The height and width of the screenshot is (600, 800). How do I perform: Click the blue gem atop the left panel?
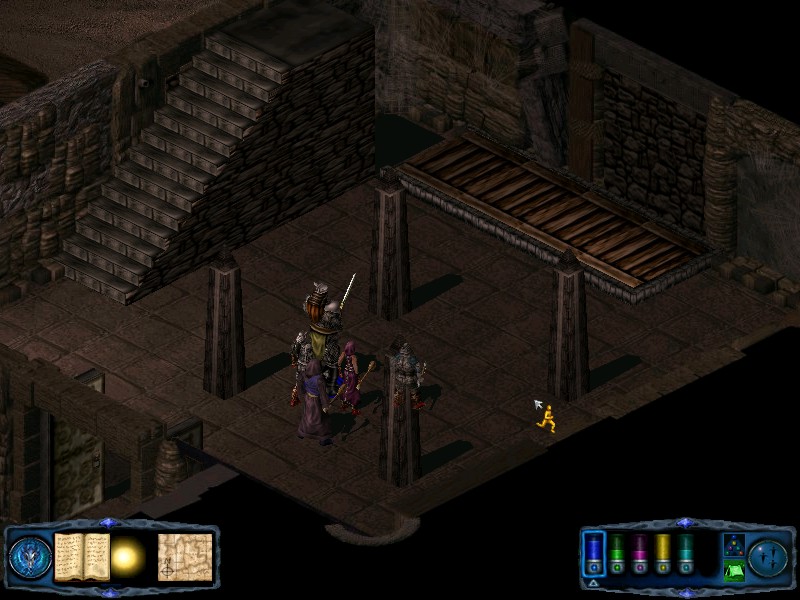click(x=108, y=523)
